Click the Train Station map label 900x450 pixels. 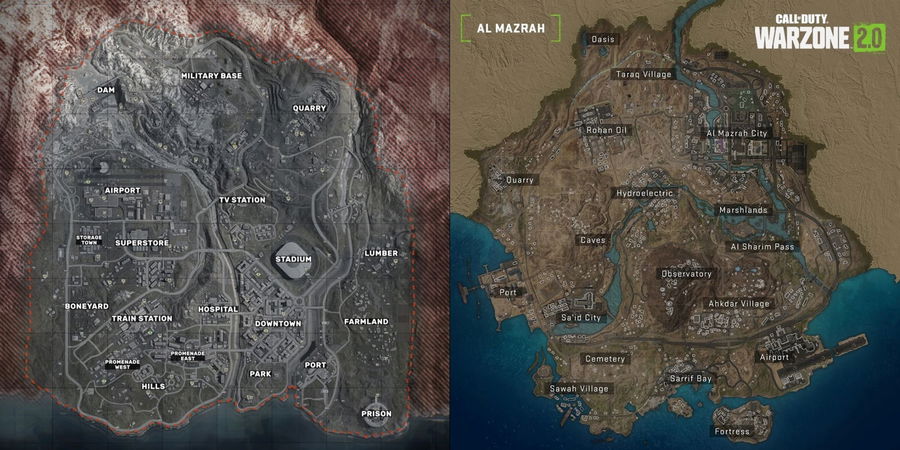(142, 318)
